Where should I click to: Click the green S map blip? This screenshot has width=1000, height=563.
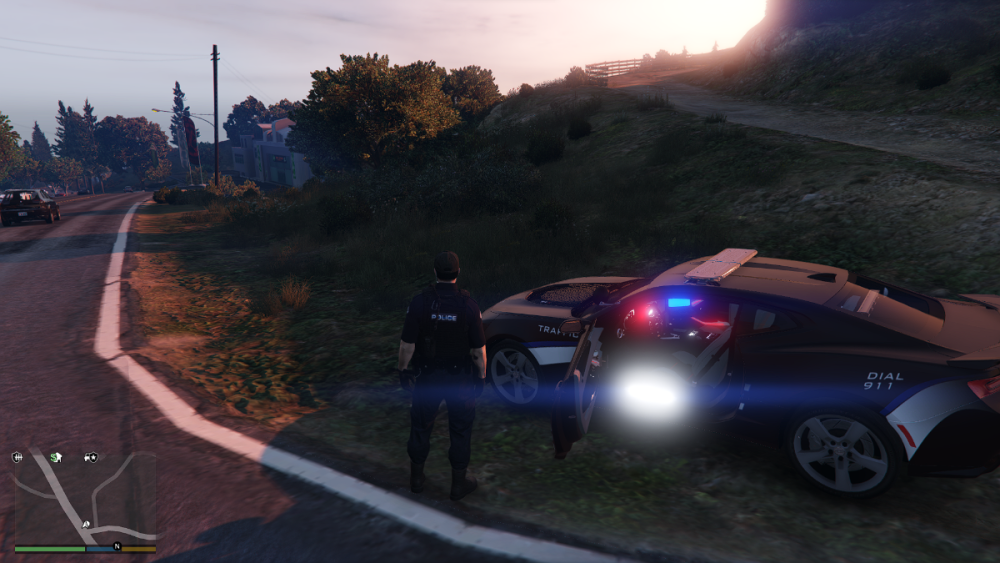point(56,457)
